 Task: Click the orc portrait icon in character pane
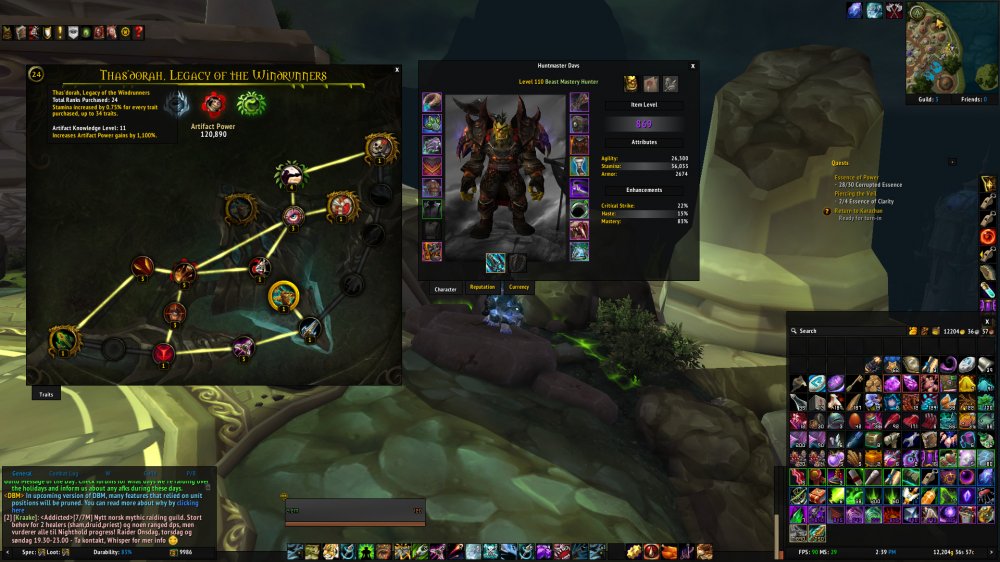click(632, 84)
